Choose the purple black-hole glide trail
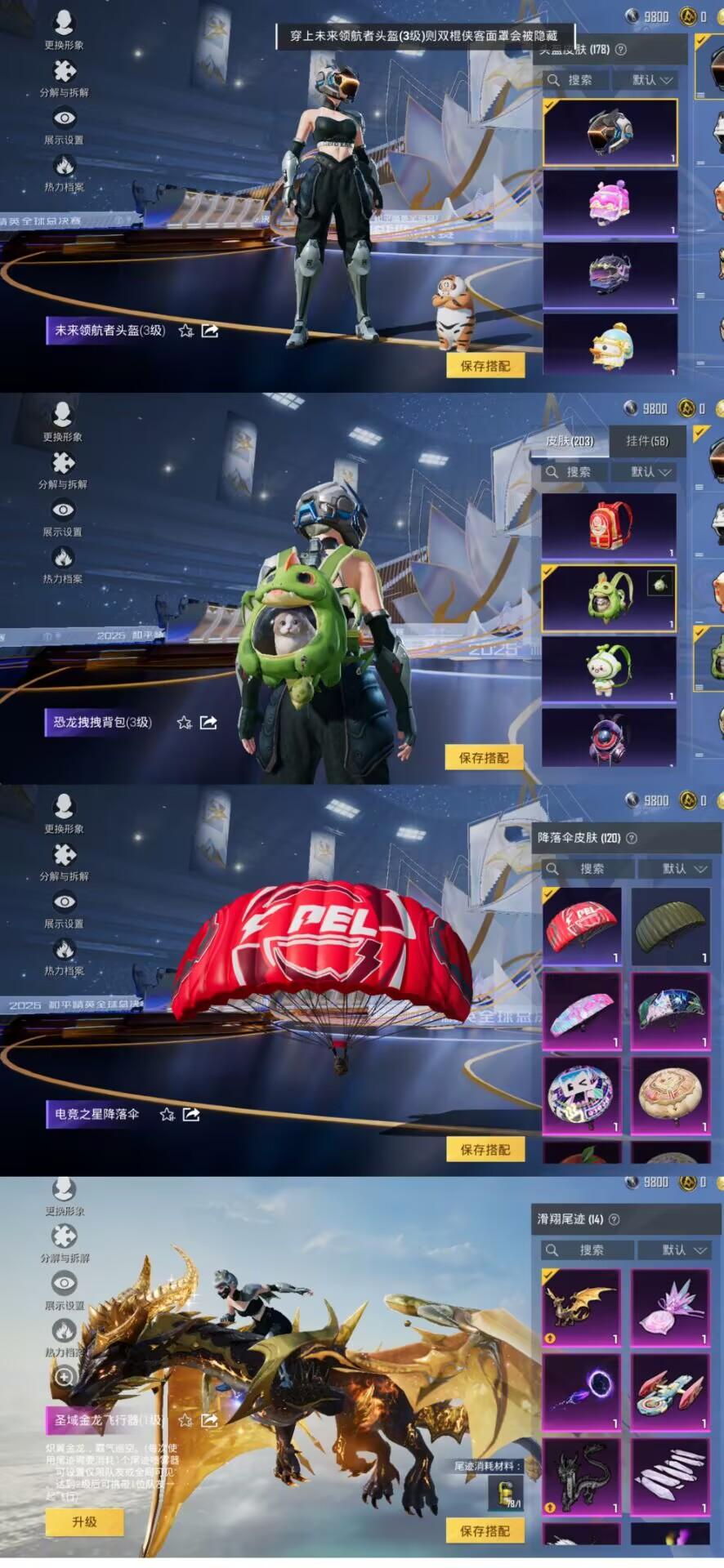Image resolution: width=724 pixels, height=1568 pixels. (x=581, y=1392)
